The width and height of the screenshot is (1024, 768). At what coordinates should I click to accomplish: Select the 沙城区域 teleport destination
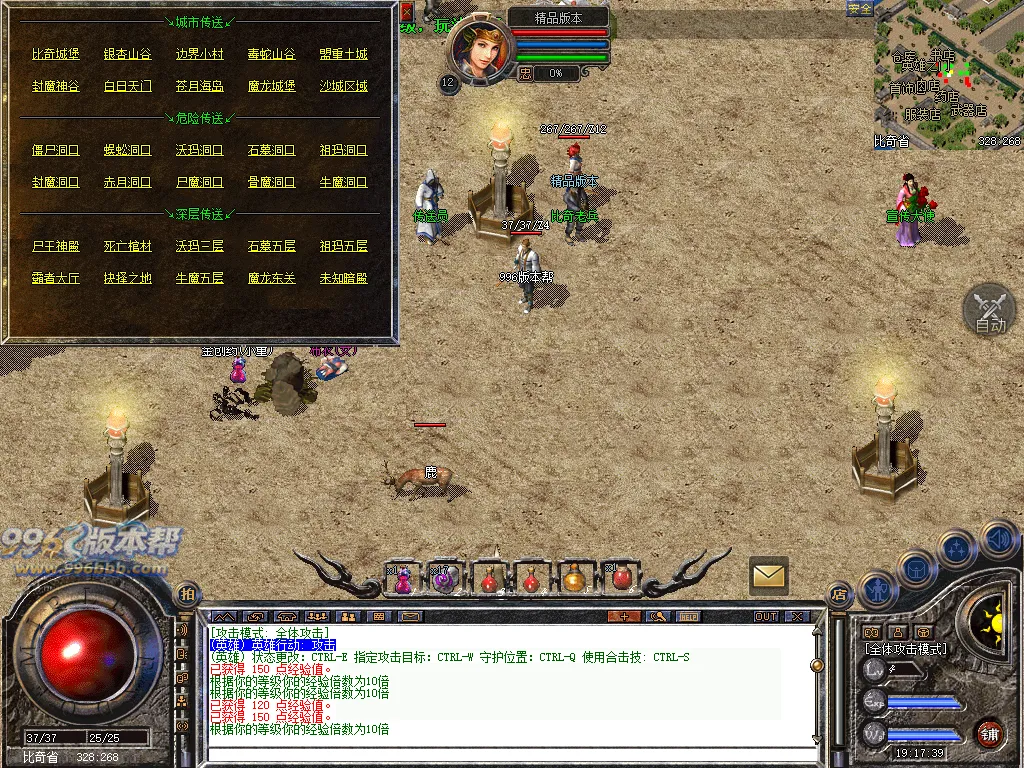point(343,86)
